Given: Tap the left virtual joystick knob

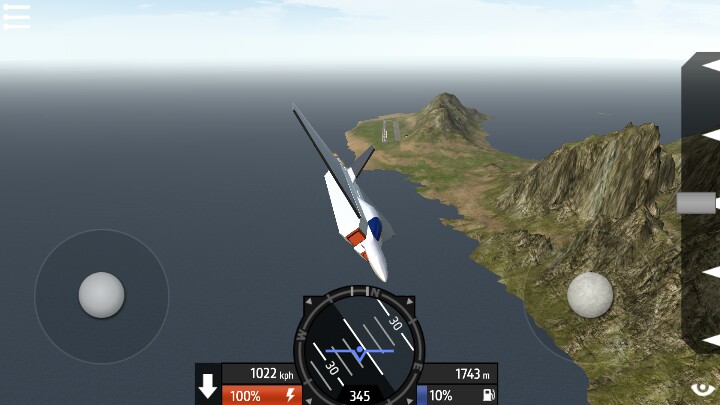Looking at the screenshot, I should tap(102, 295).
